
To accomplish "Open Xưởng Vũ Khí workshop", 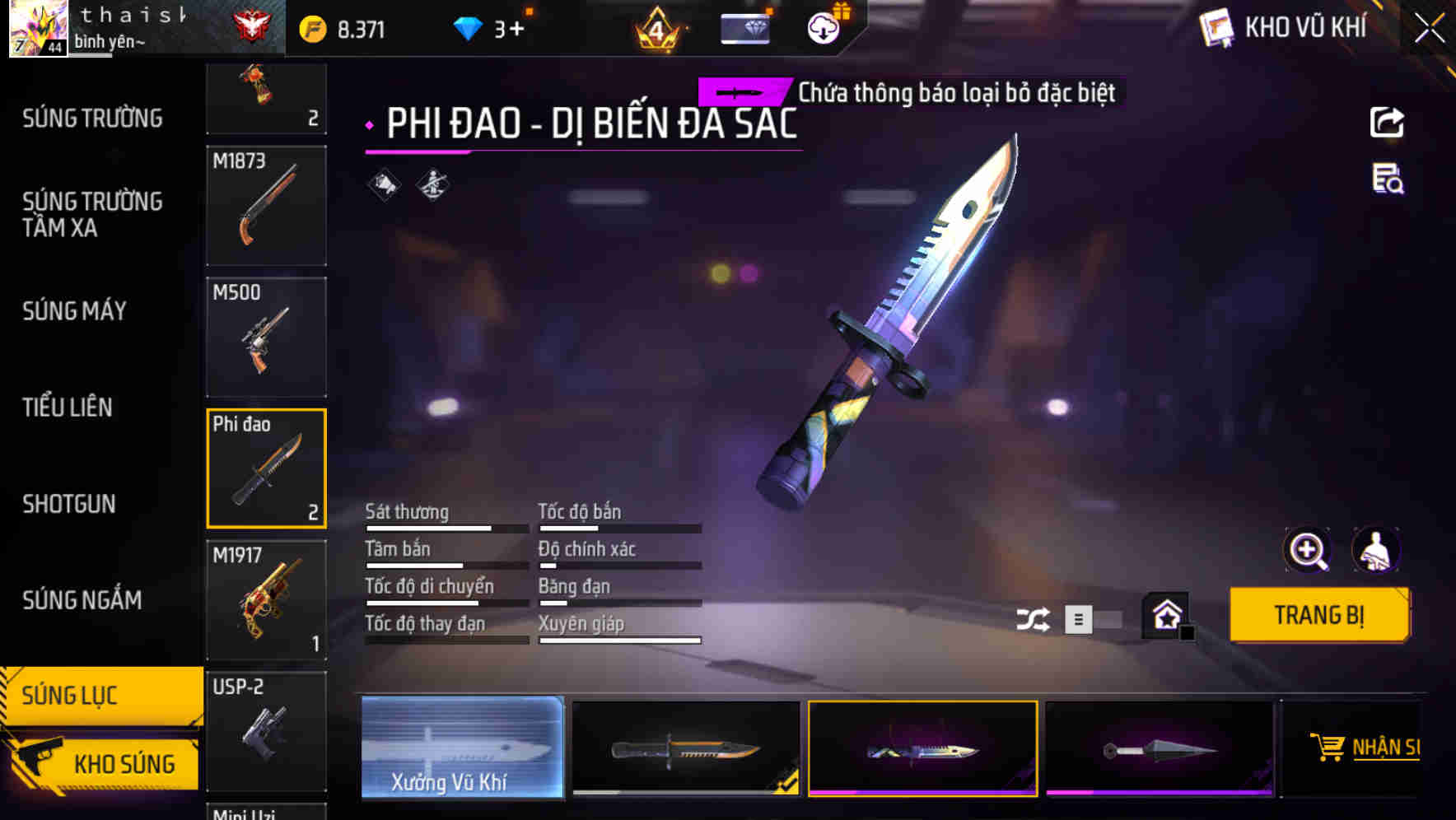I will click(462, 749).
